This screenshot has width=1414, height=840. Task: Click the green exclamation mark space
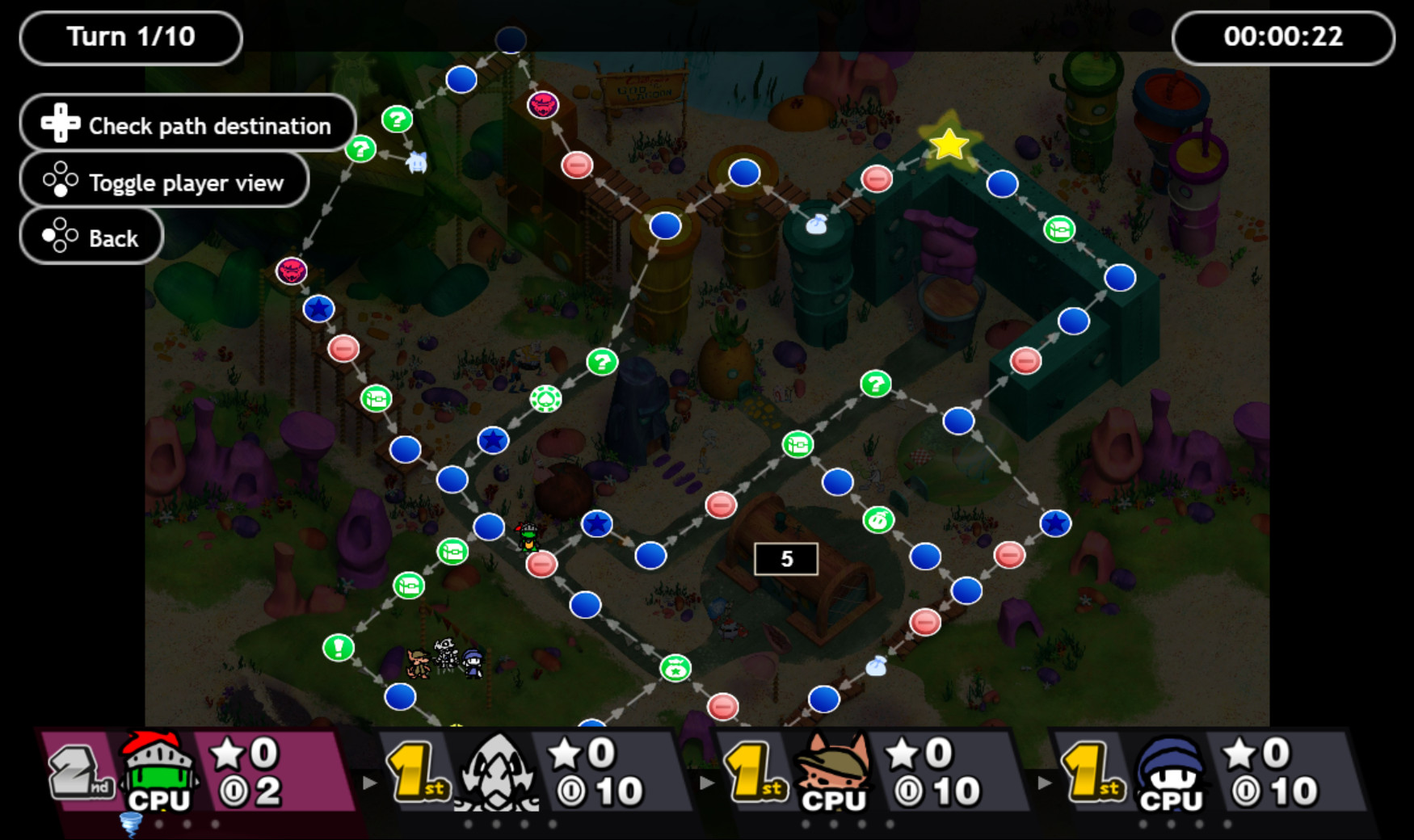338,646
